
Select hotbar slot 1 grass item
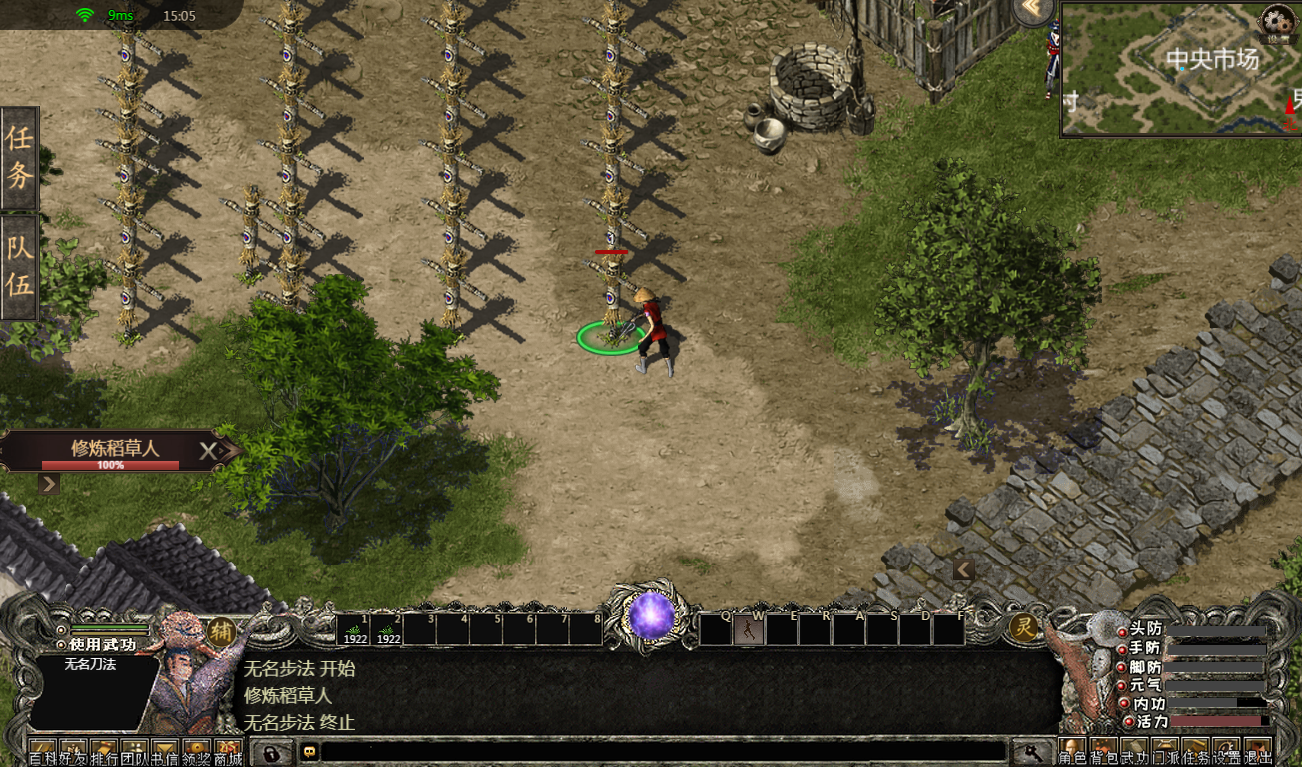(354, 629)
